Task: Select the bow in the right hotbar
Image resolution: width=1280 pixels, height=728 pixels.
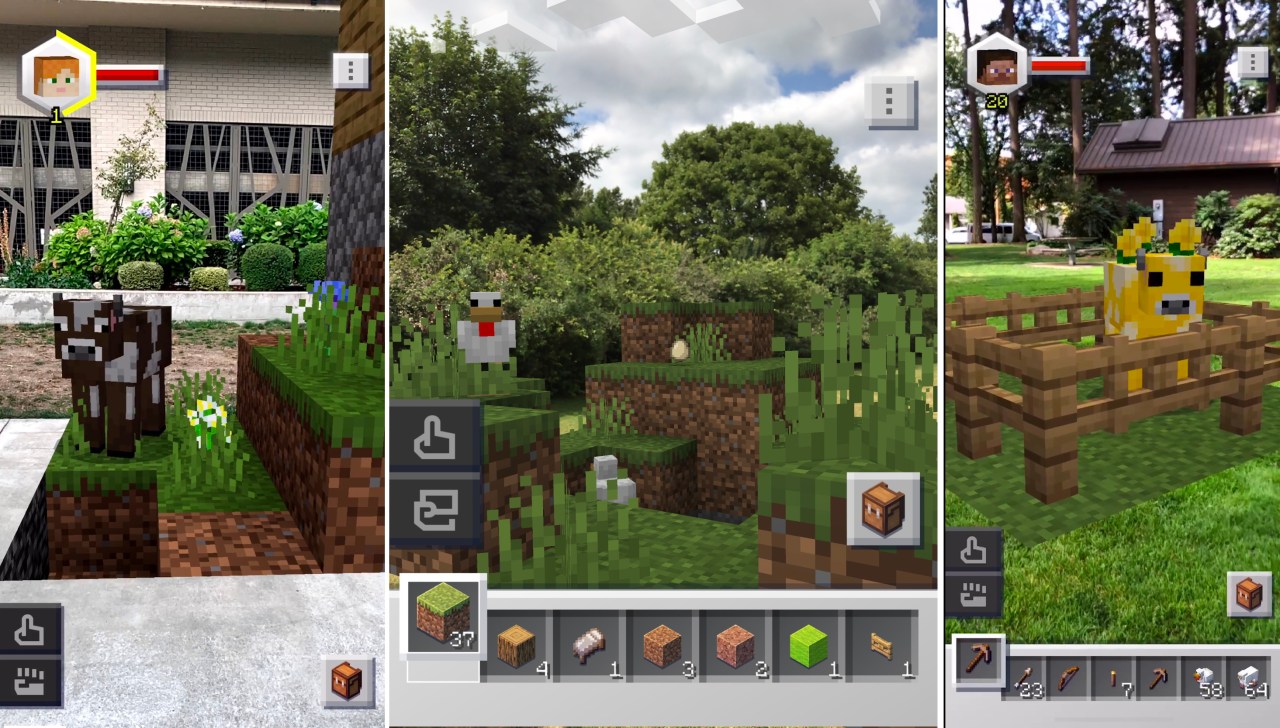Action: pos(1067,678)
